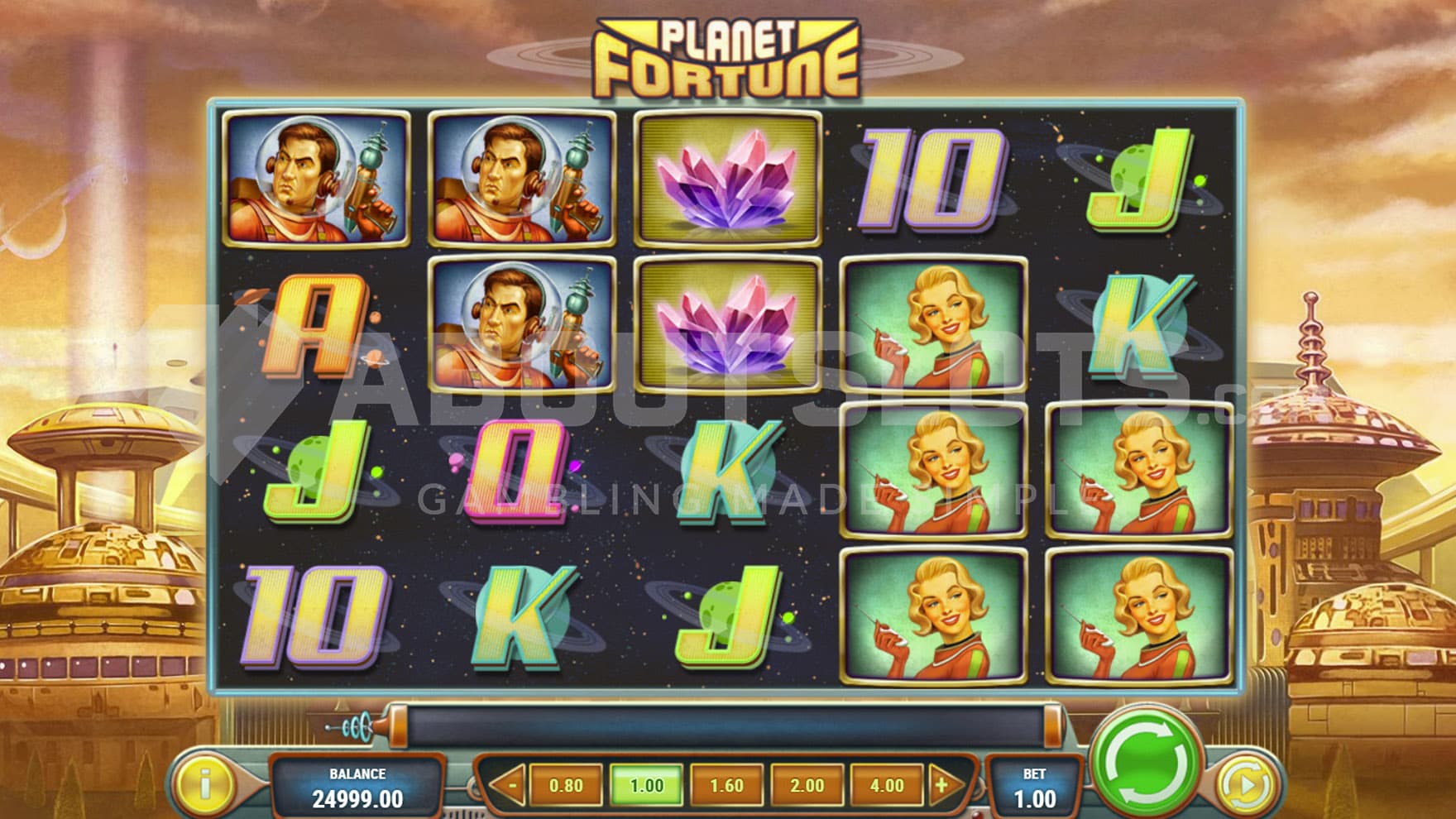The height and width of the screenshot is (819, 1456).
Task: Switch the bet to 4.00
Action: (886, 784)
